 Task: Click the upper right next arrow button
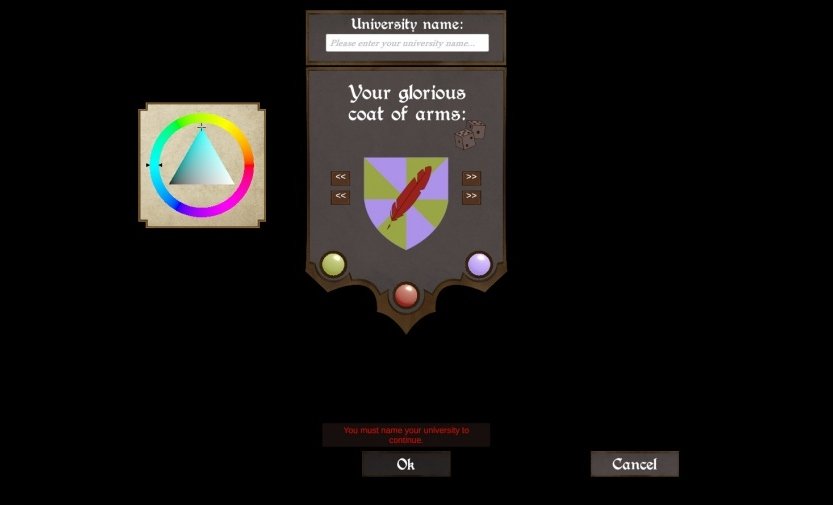pos(471,178)
